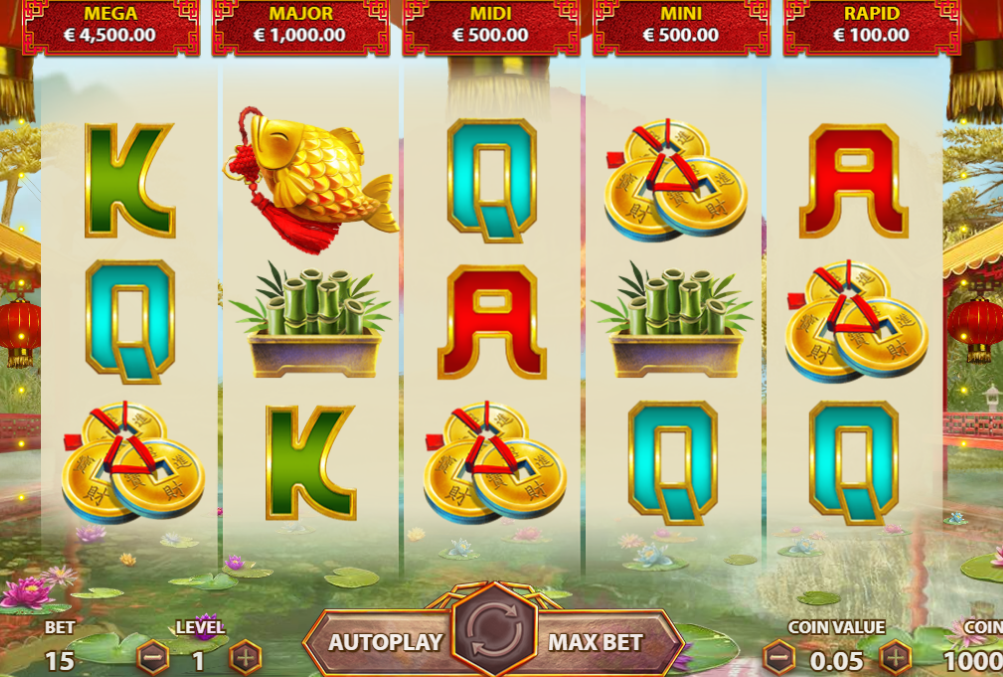Lower the coin value
This screenshot has height=677, width=1003.
point(778,658)
